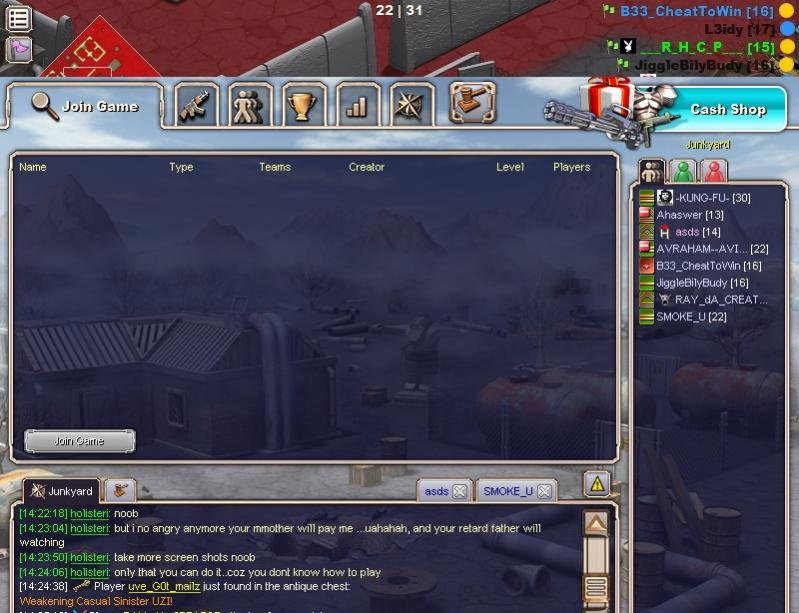
Task: Click the pink duck icon
Action: (18, 49)
